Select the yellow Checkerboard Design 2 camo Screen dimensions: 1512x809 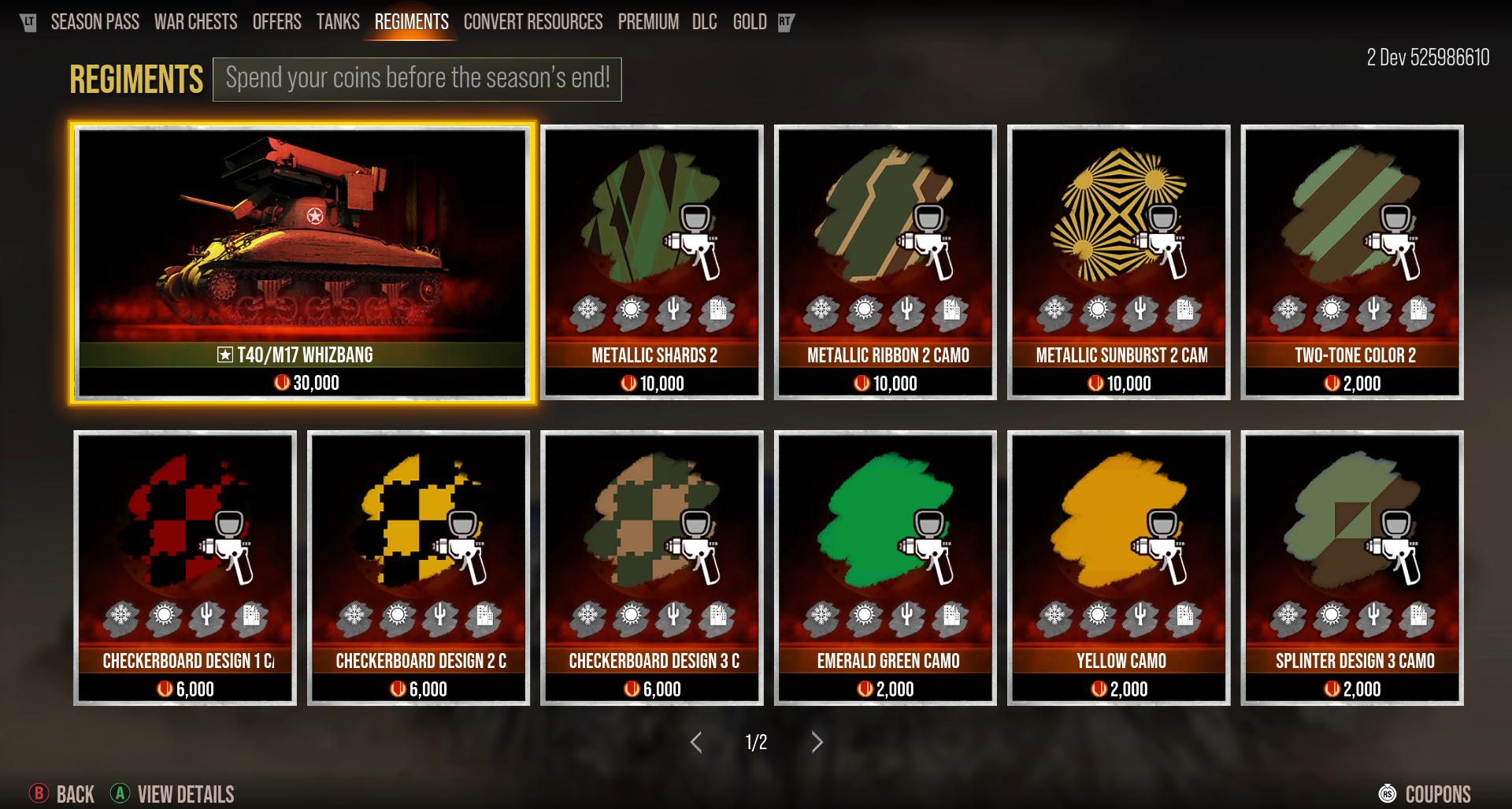coord(418,567)
